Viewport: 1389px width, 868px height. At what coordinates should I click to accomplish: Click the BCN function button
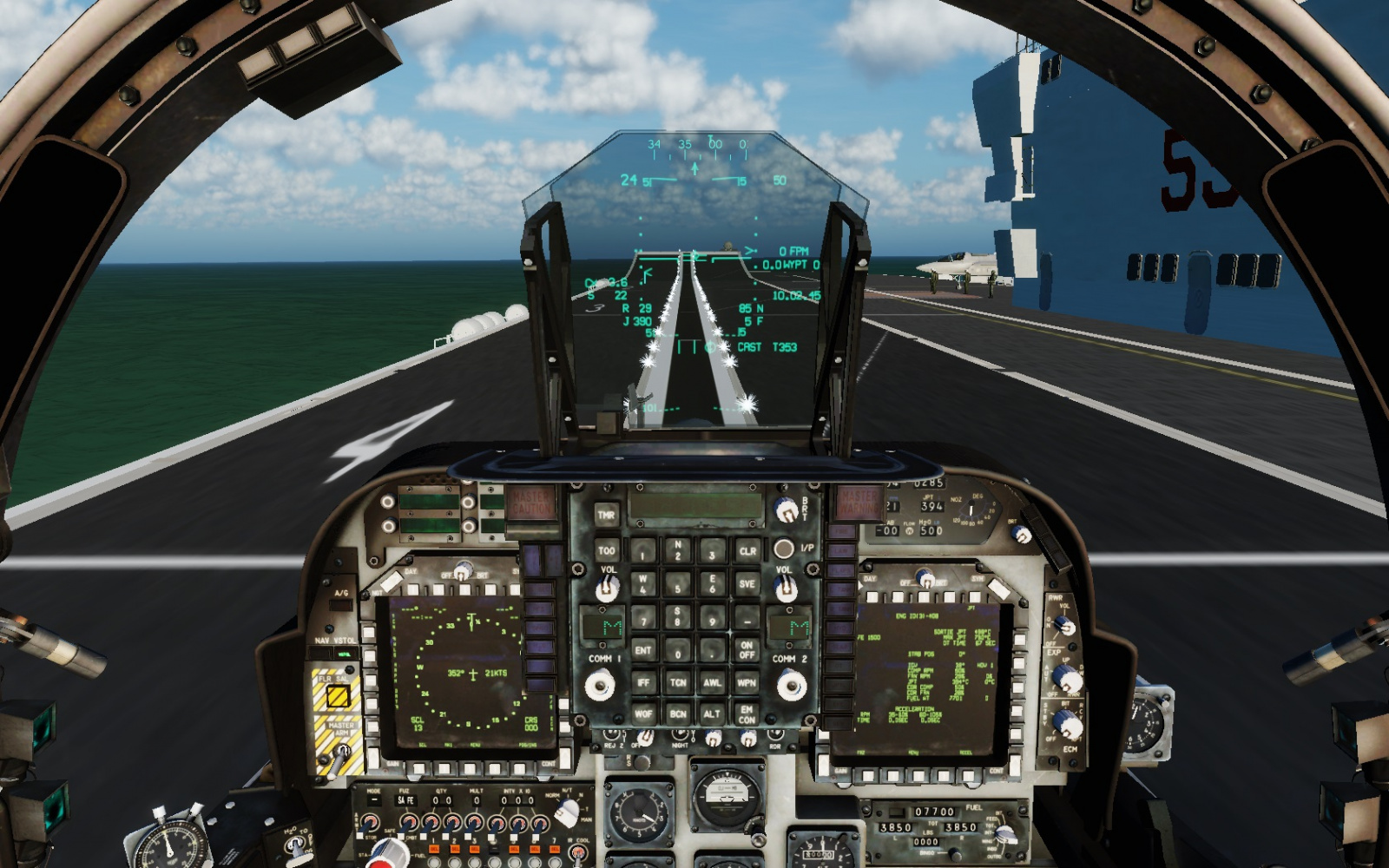(x=678, y=714)
